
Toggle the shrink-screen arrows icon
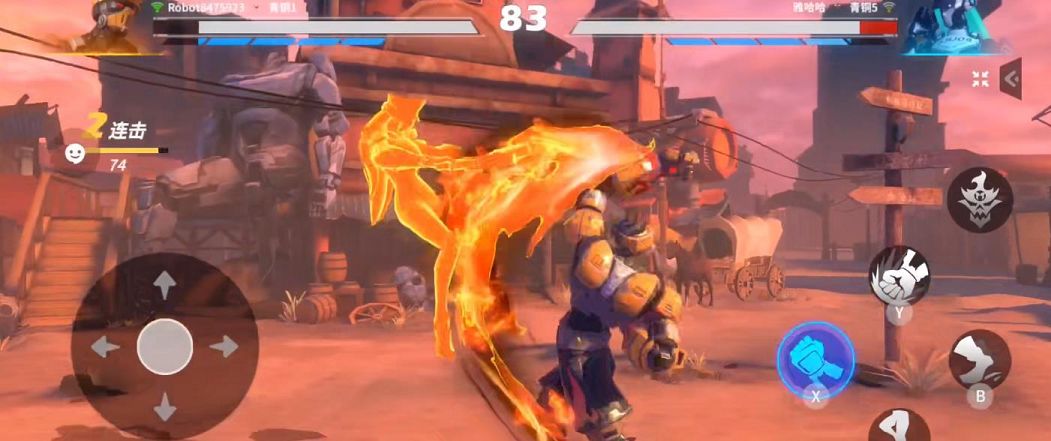[981, 78]
